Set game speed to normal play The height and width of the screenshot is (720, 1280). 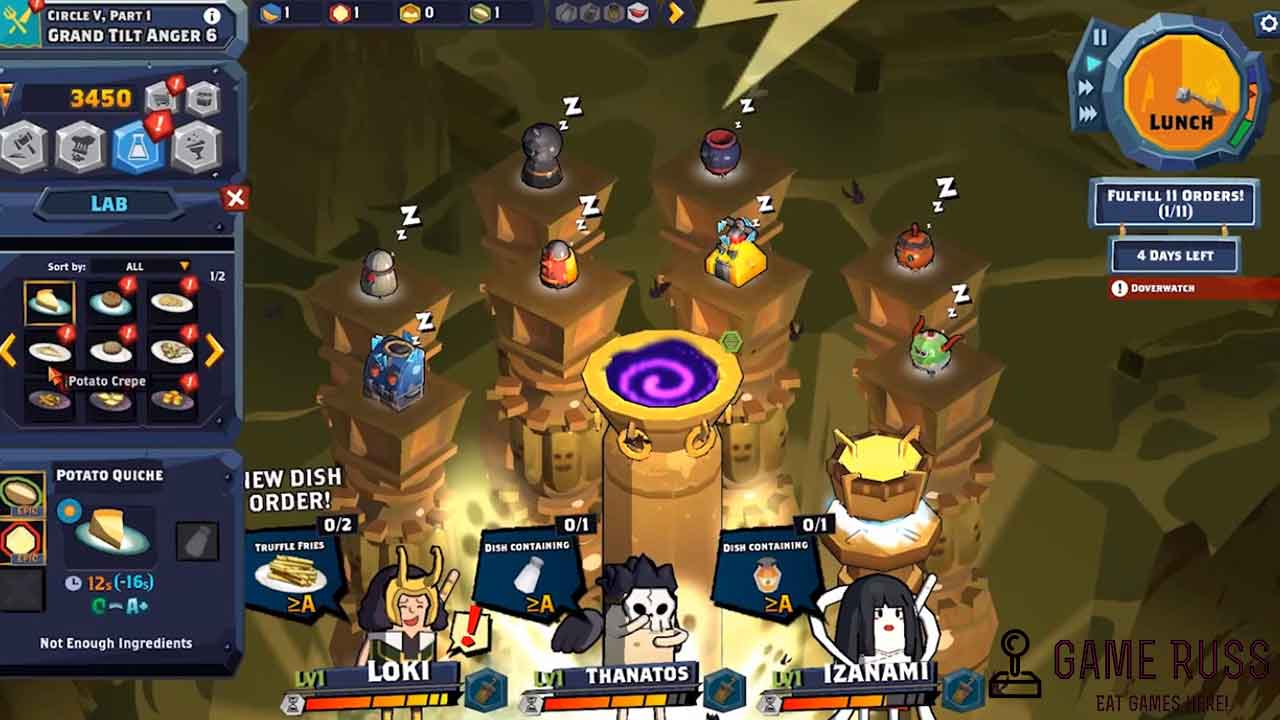tap(1094, 63)
